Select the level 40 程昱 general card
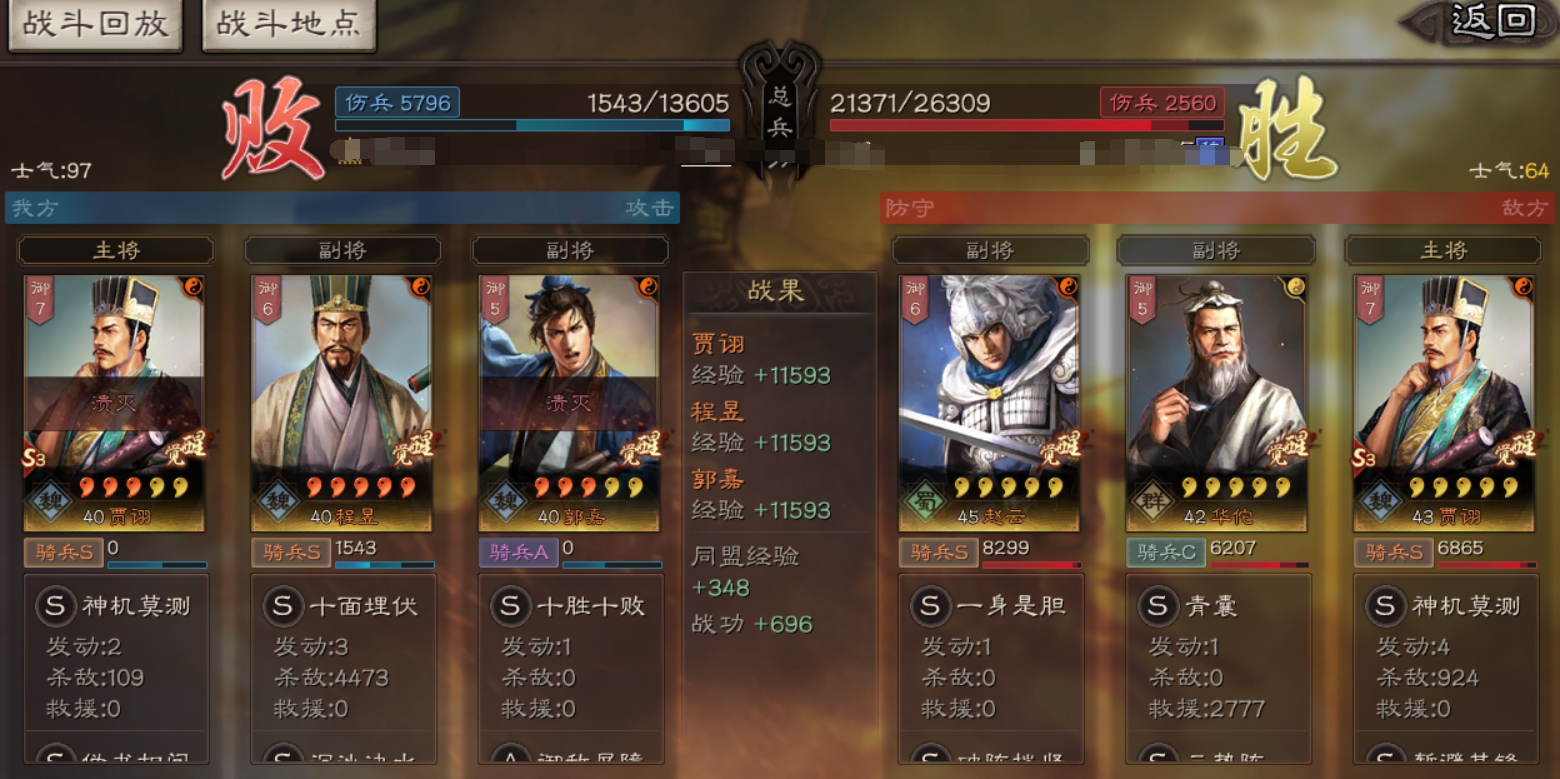 point(341,402)
